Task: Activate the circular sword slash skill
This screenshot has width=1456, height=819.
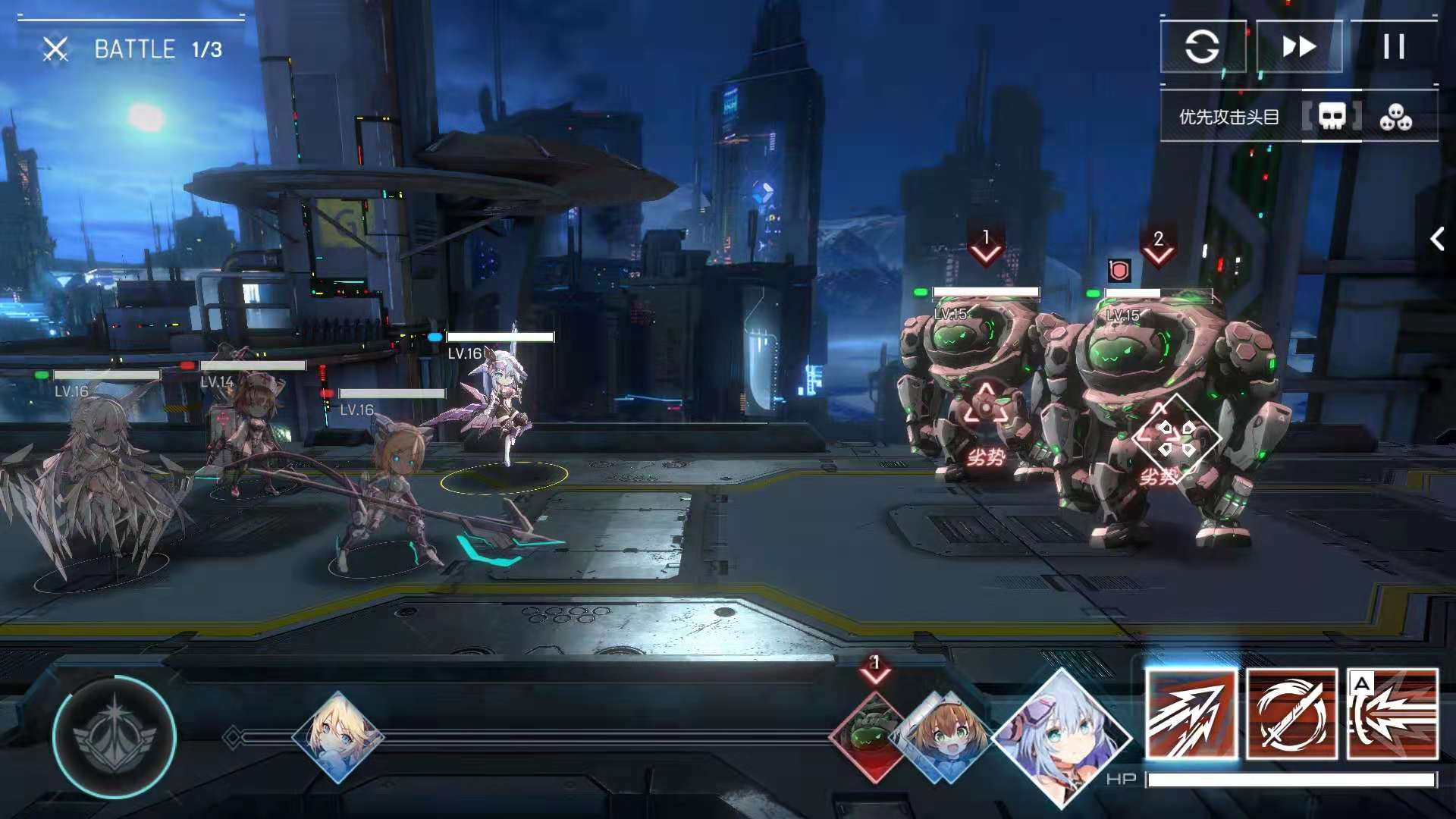Action: tap(1291, 714)
